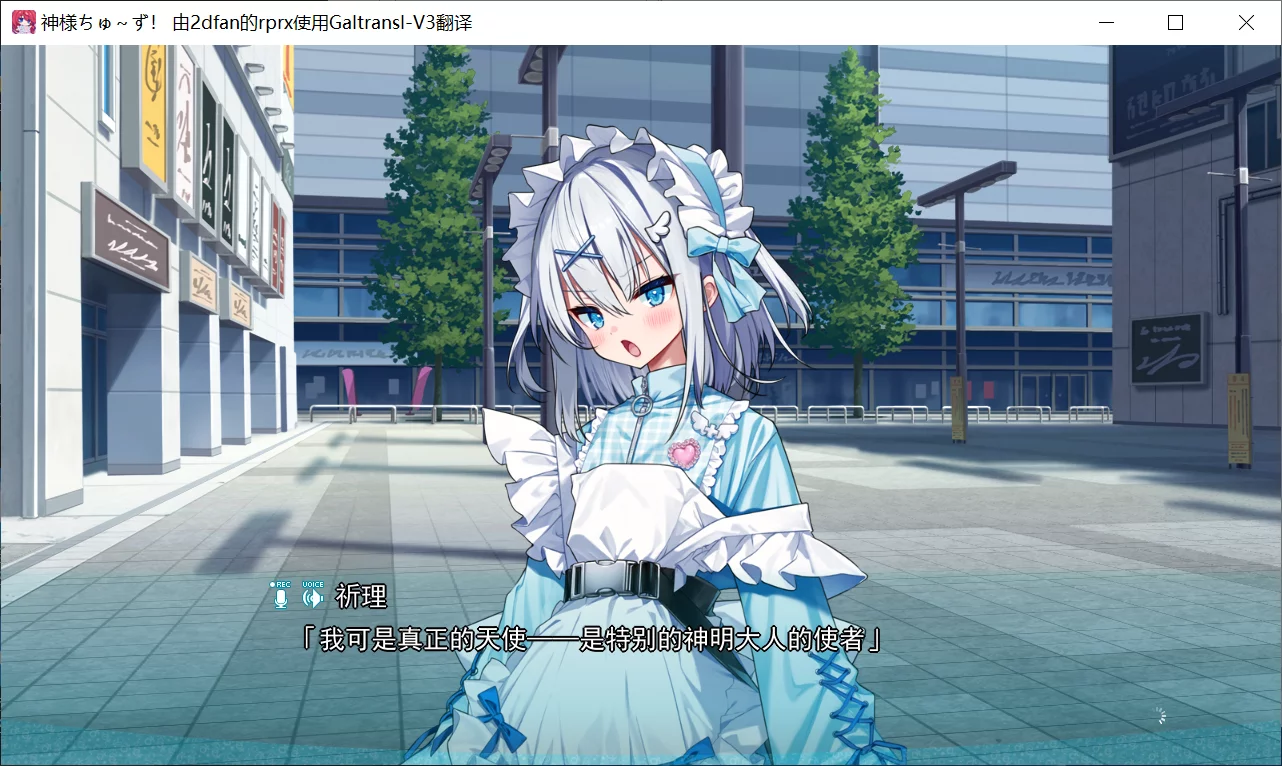This screenshot has width=1282, height=766.
Task: Toggle the blue REC label indicator
Action: pyautogui.click(x=284, y=584)
